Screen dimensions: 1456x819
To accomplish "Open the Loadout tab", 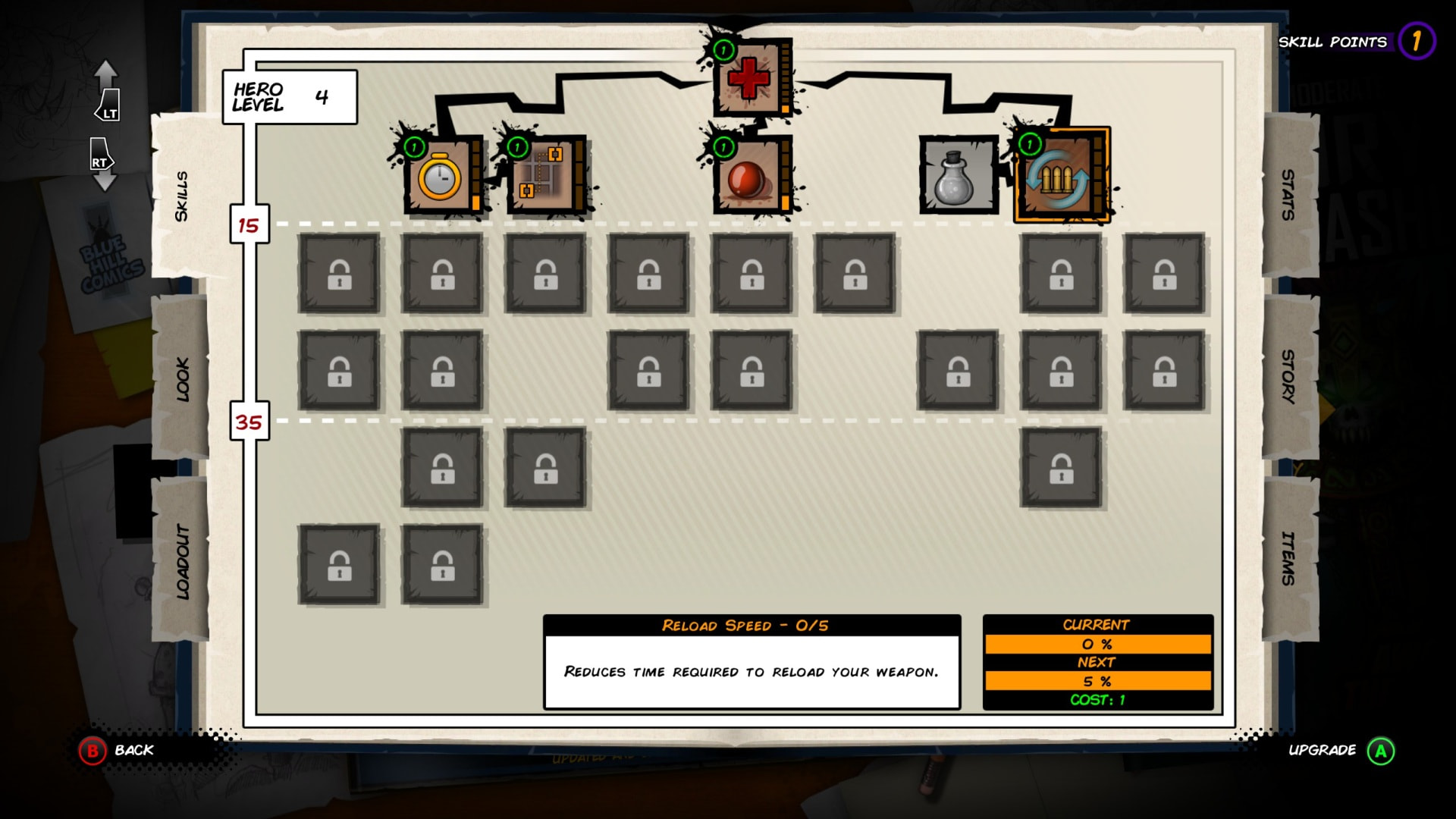I will pos(182,560).
